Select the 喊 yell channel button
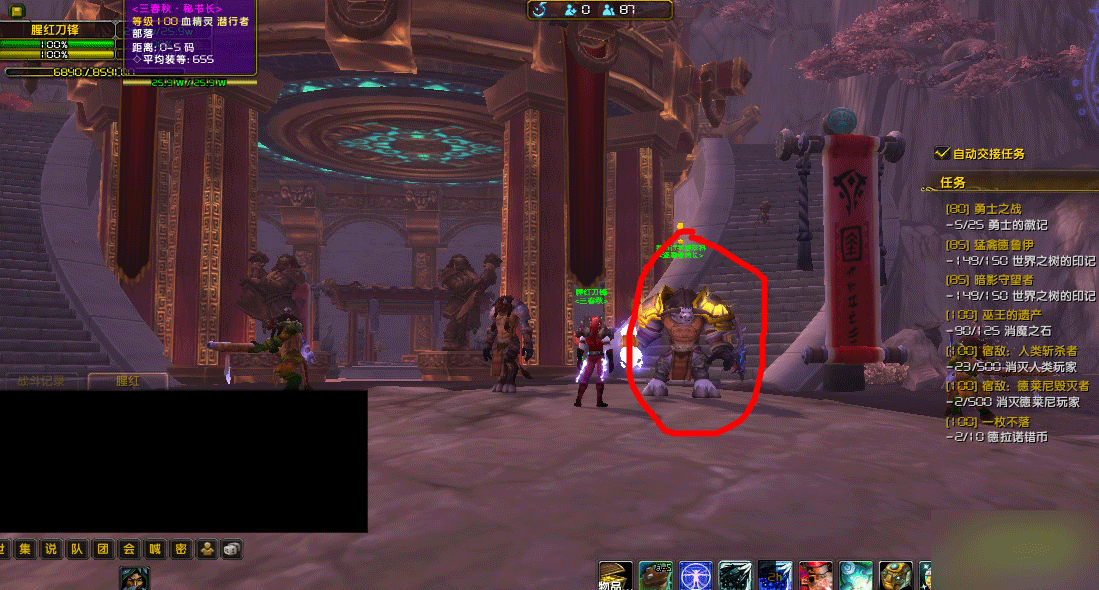The height and width of the screenshot is (590, 1099). (x=153, y=549)
